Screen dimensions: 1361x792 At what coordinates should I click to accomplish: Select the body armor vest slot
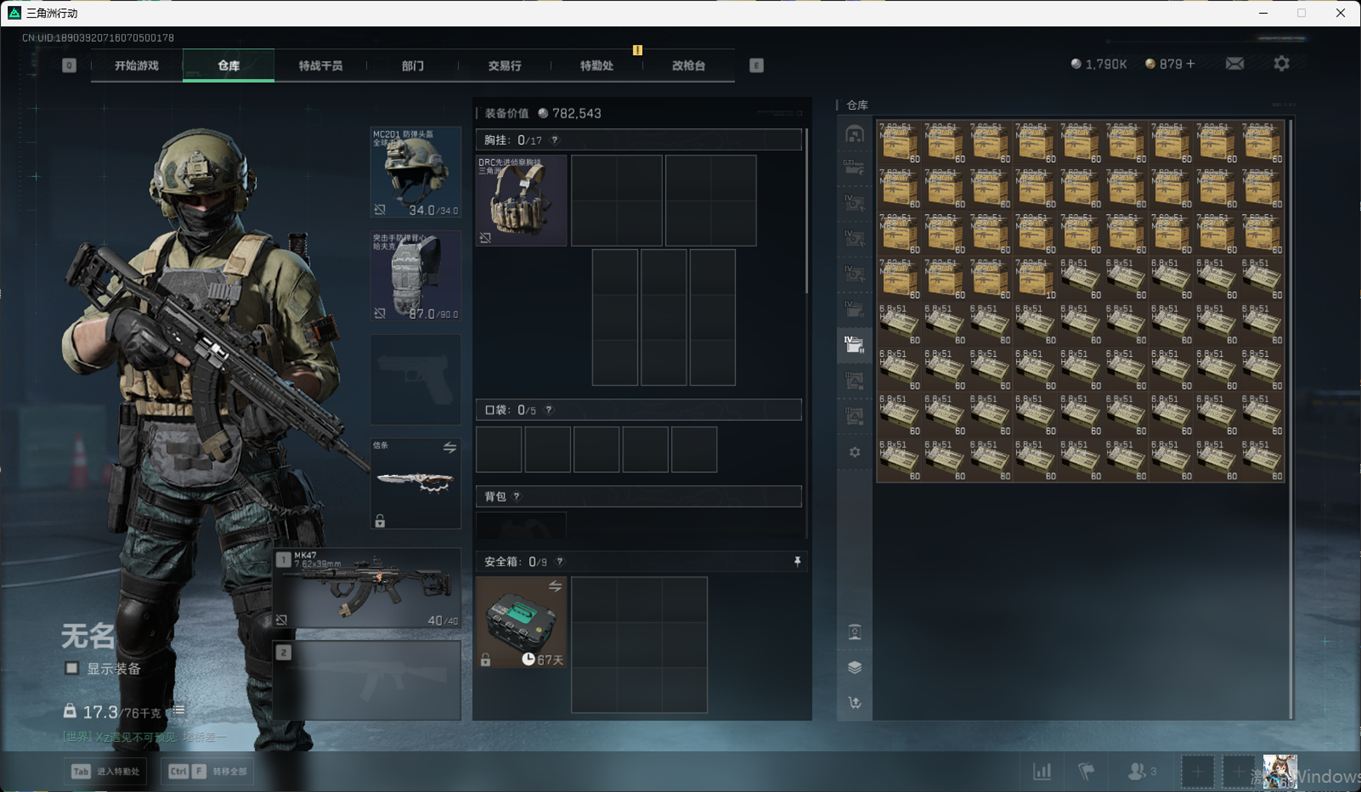click(416, 277)
